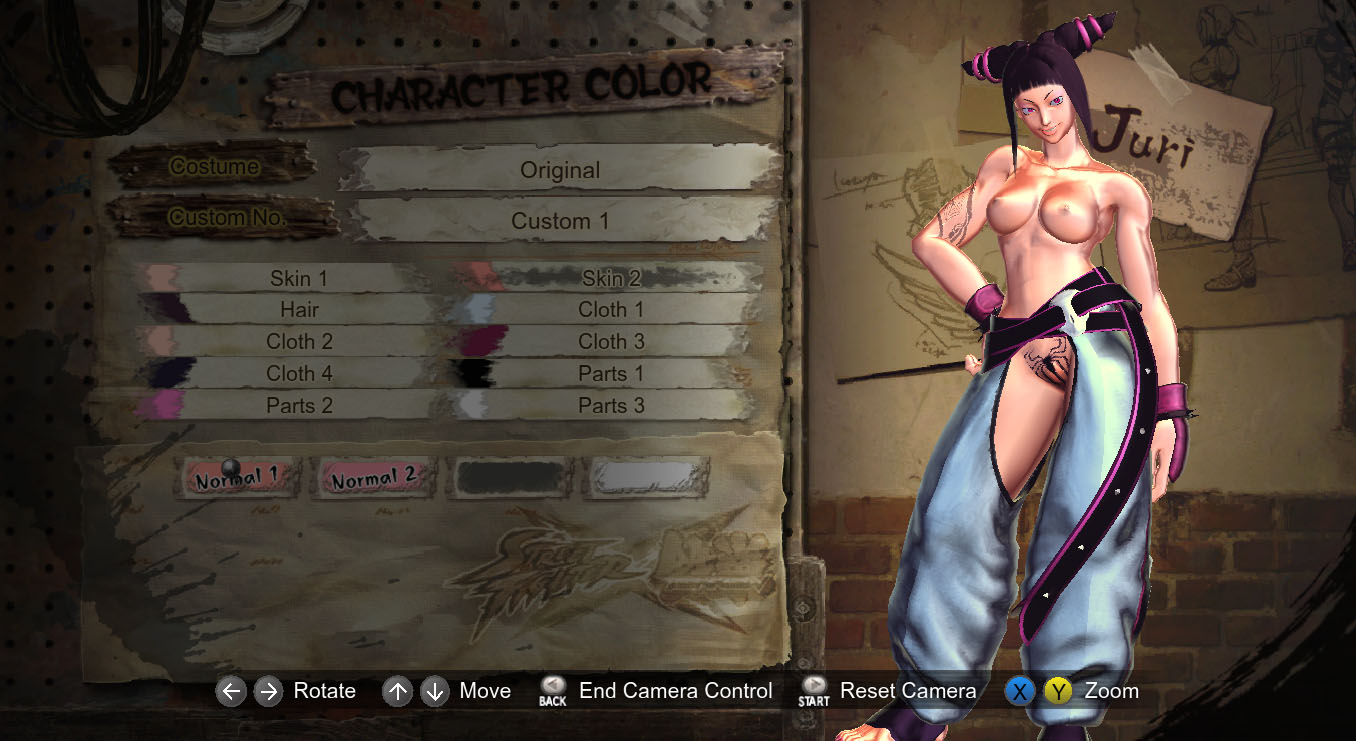Pick the Parts 3 color entry
This screenshot has height=741, width=1356.
[611, 406]
